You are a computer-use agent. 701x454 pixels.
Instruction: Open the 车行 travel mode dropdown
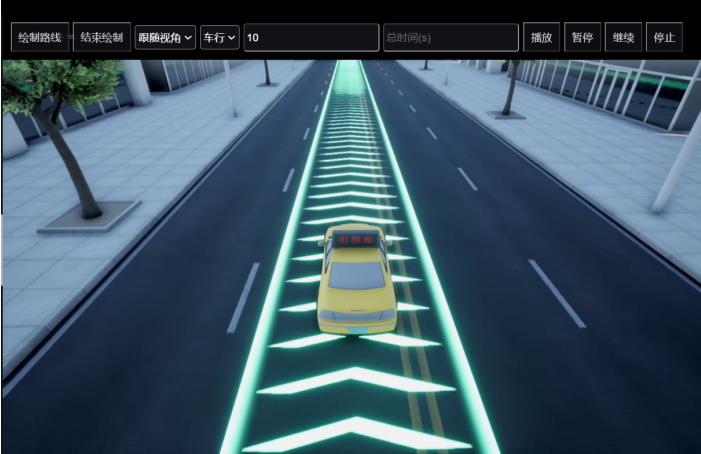coord(220,38)
